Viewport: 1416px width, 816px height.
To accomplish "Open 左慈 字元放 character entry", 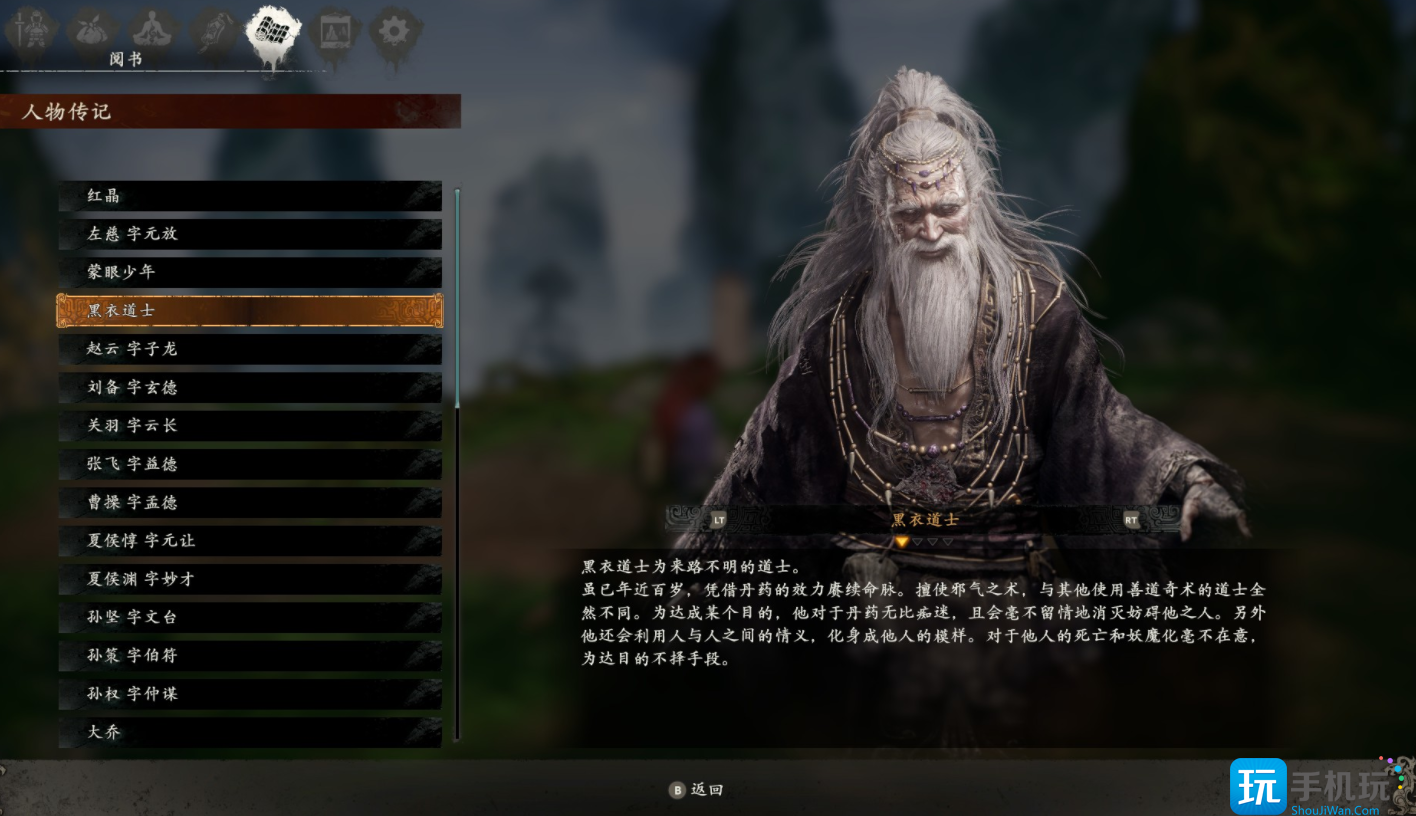I will [250, 234].
